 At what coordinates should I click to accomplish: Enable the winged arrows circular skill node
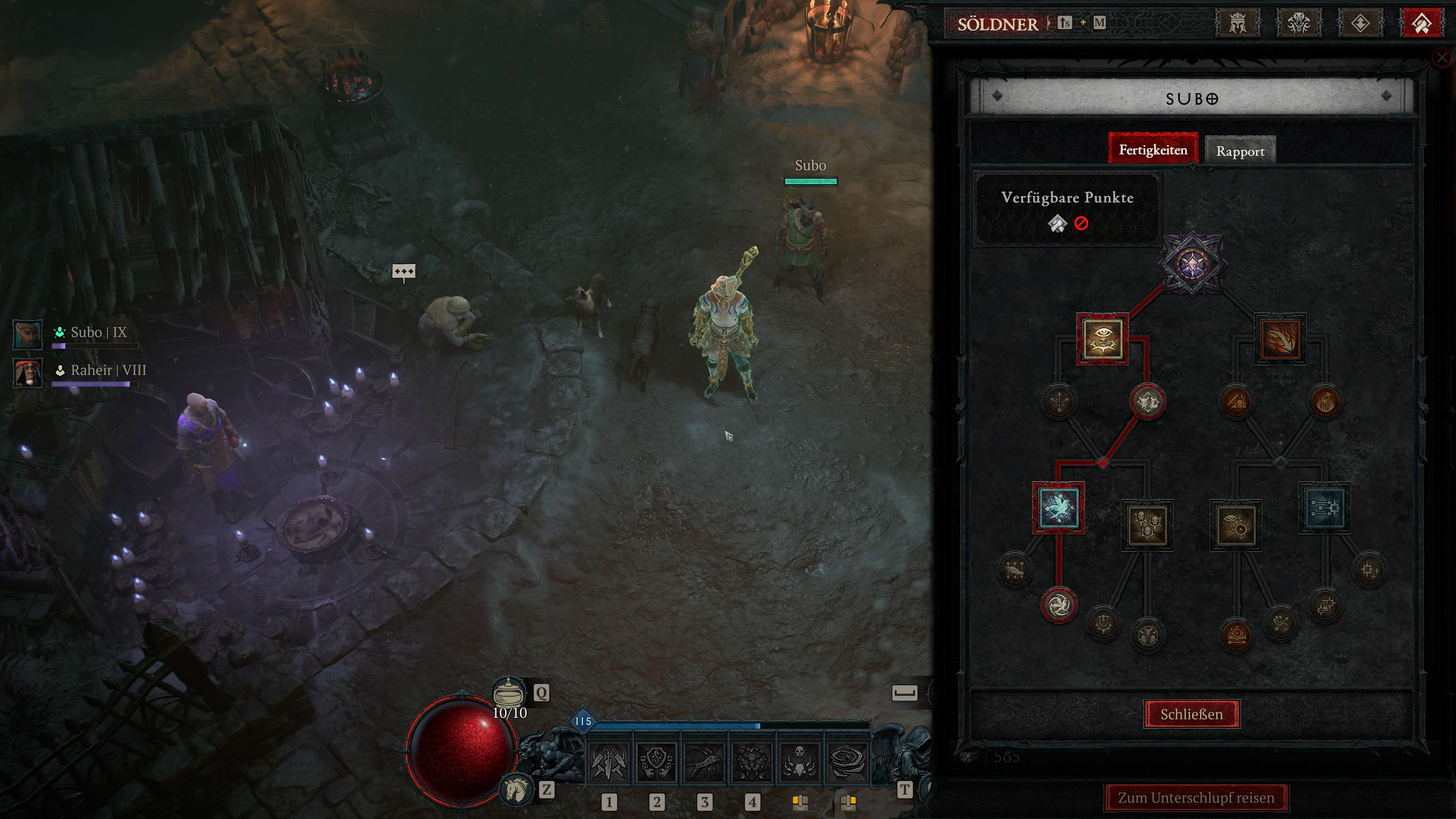(x=1015, y=569)
